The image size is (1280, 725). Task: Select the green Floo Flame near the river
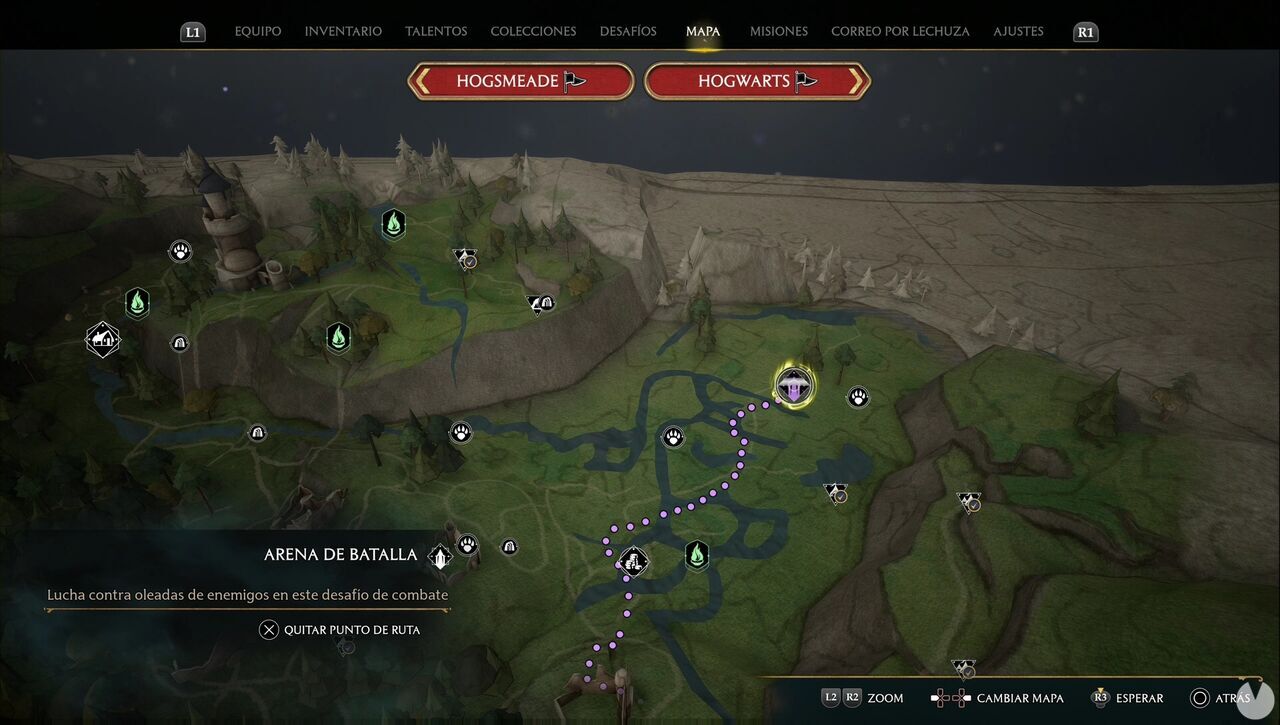click(x=696, y=554)
